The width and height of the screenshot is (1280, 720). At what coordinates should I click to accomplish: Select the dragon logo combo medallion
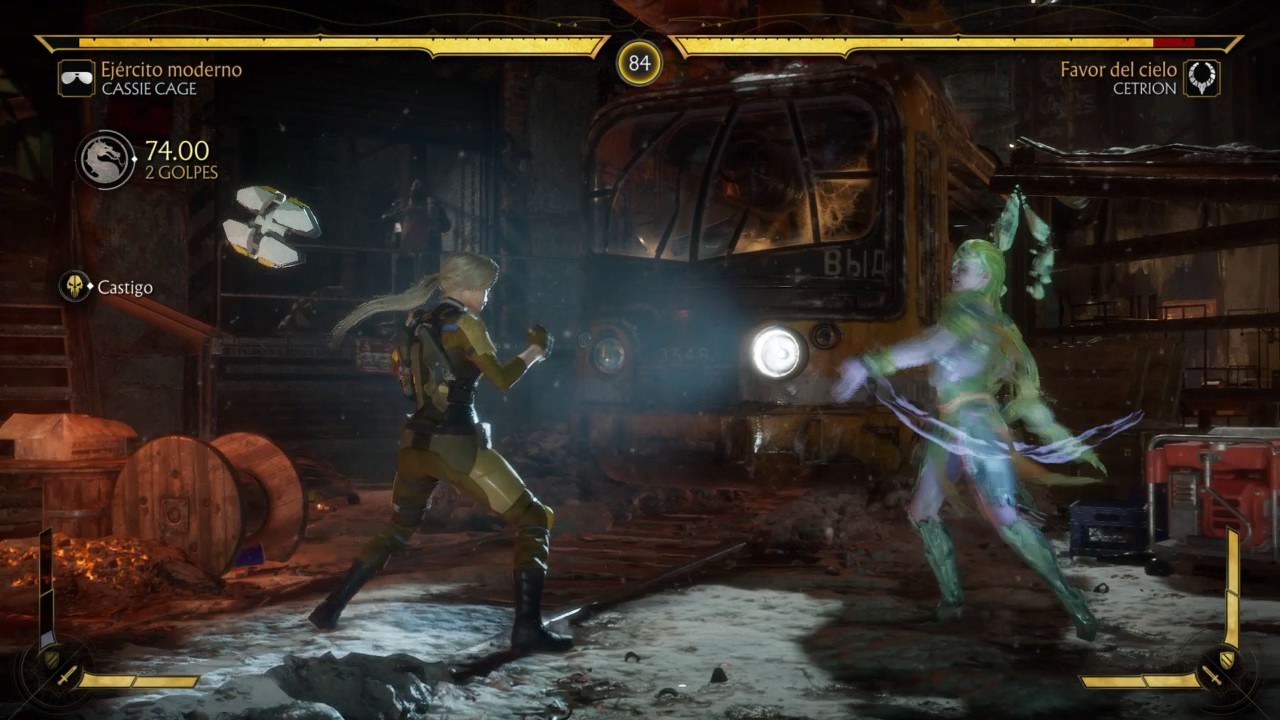coord(105,159)
